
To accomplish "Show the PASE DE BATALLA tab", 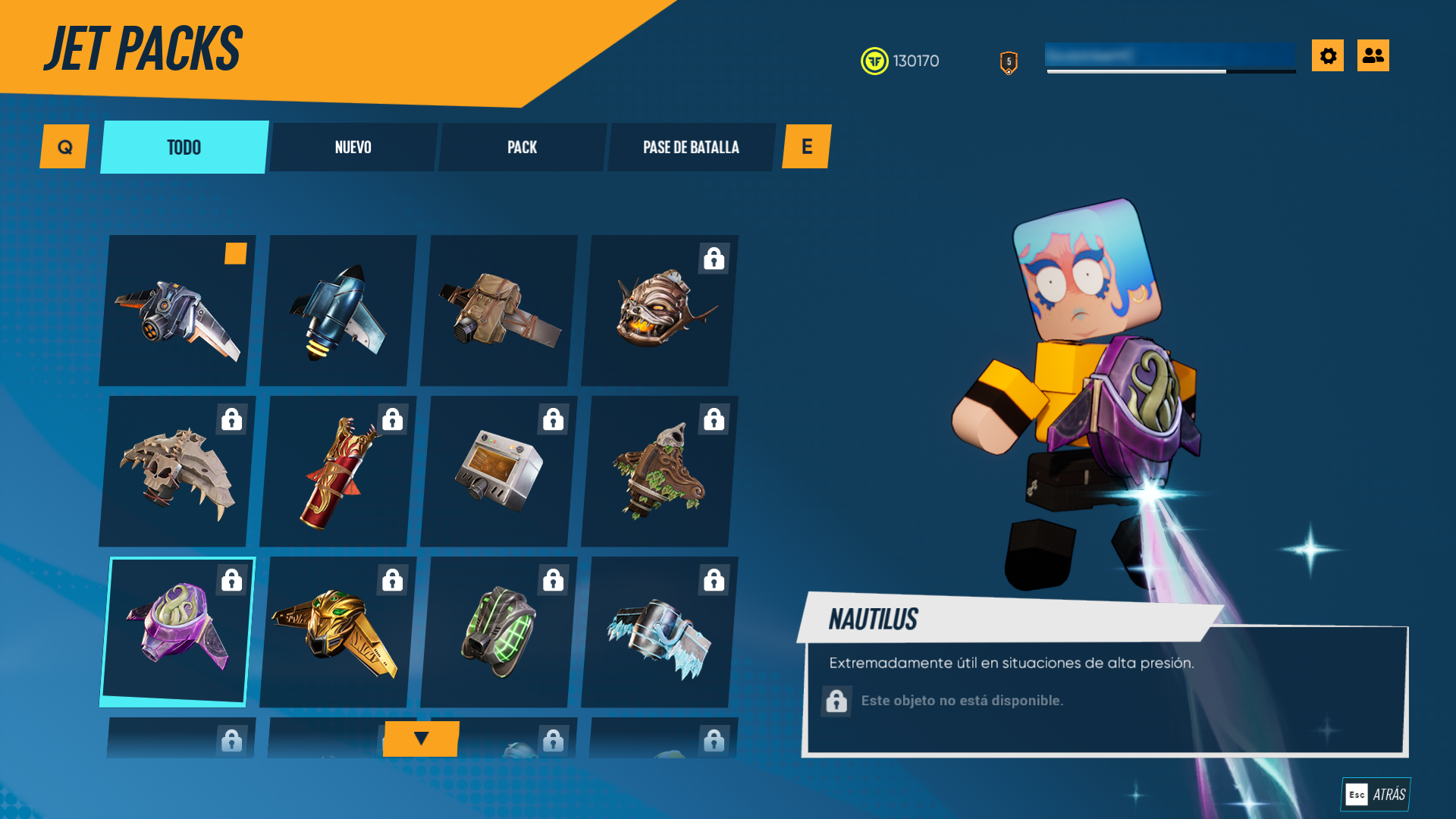I will (691, 147).
